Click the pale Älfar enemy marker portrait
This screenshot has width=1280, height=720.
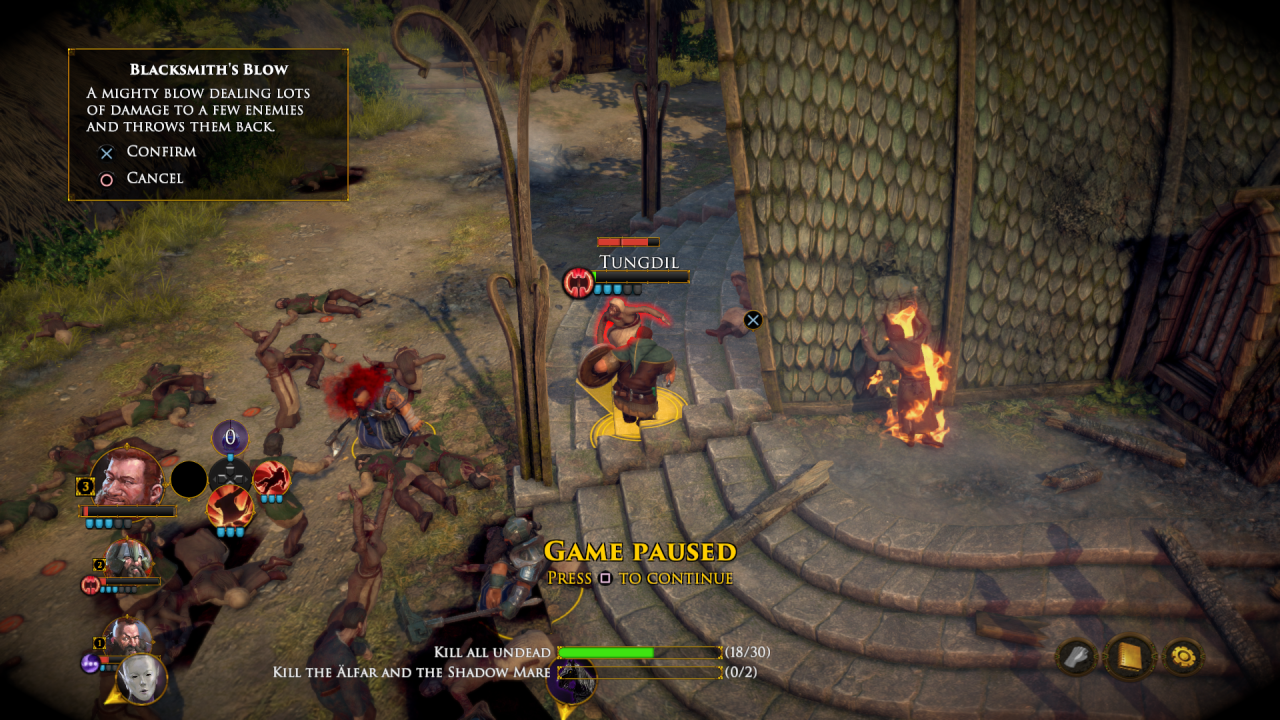[x=141, y=678]
